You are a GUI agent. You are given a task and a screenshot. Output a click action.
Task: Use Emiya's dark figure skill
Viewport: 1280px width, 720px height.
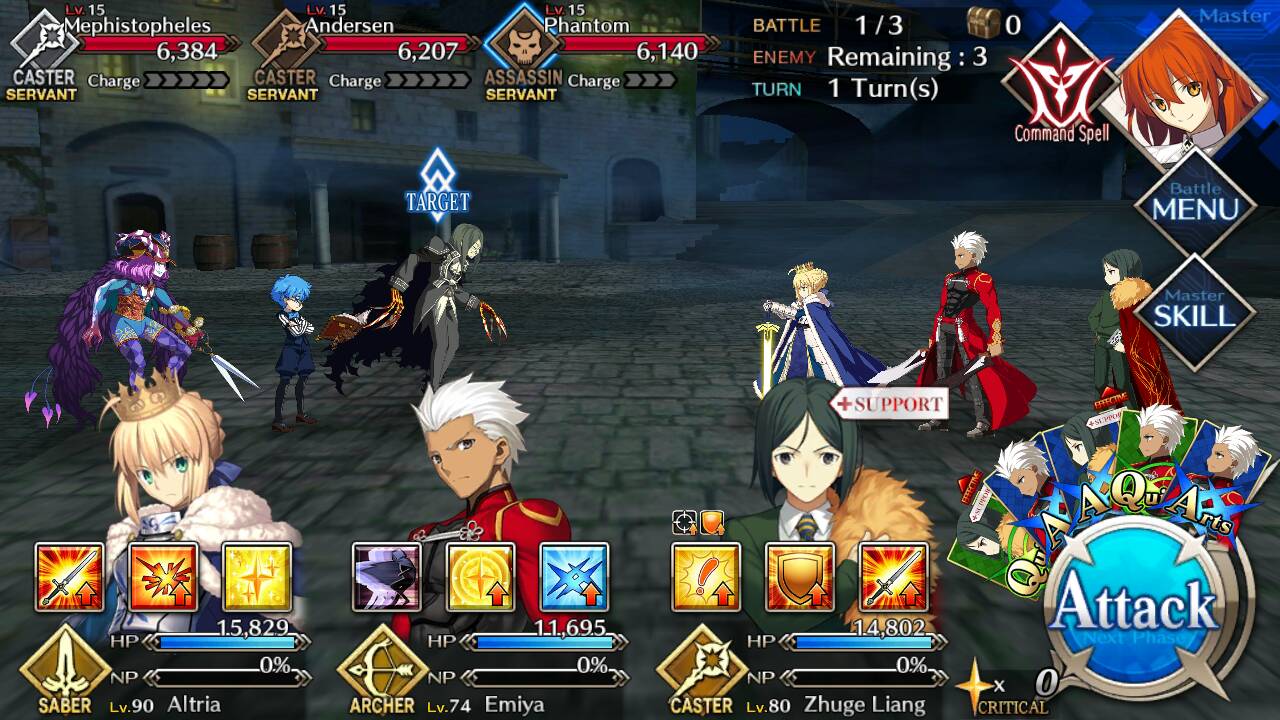tap(387, 577)
